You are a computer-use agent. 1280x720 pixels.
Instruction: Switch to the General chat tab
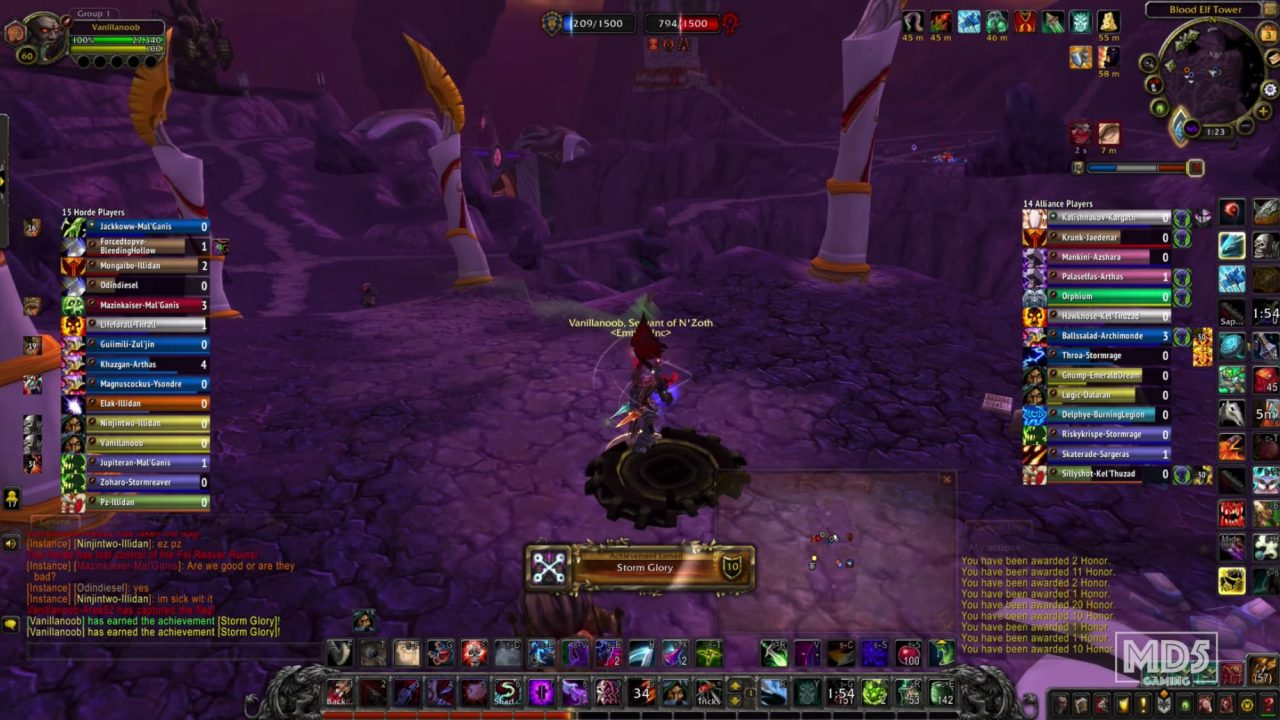point(55,520)
